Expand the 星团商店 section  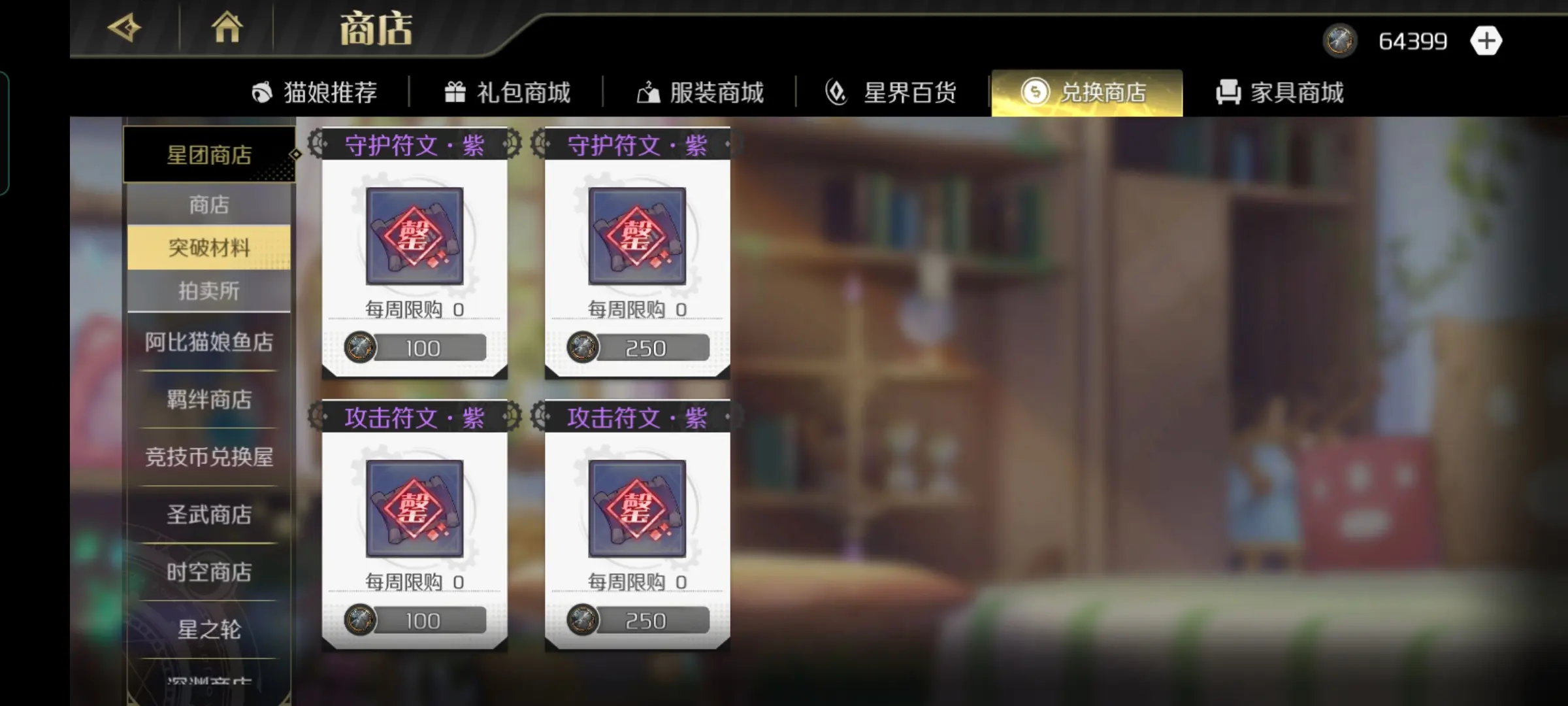click(x=208, y=155)
